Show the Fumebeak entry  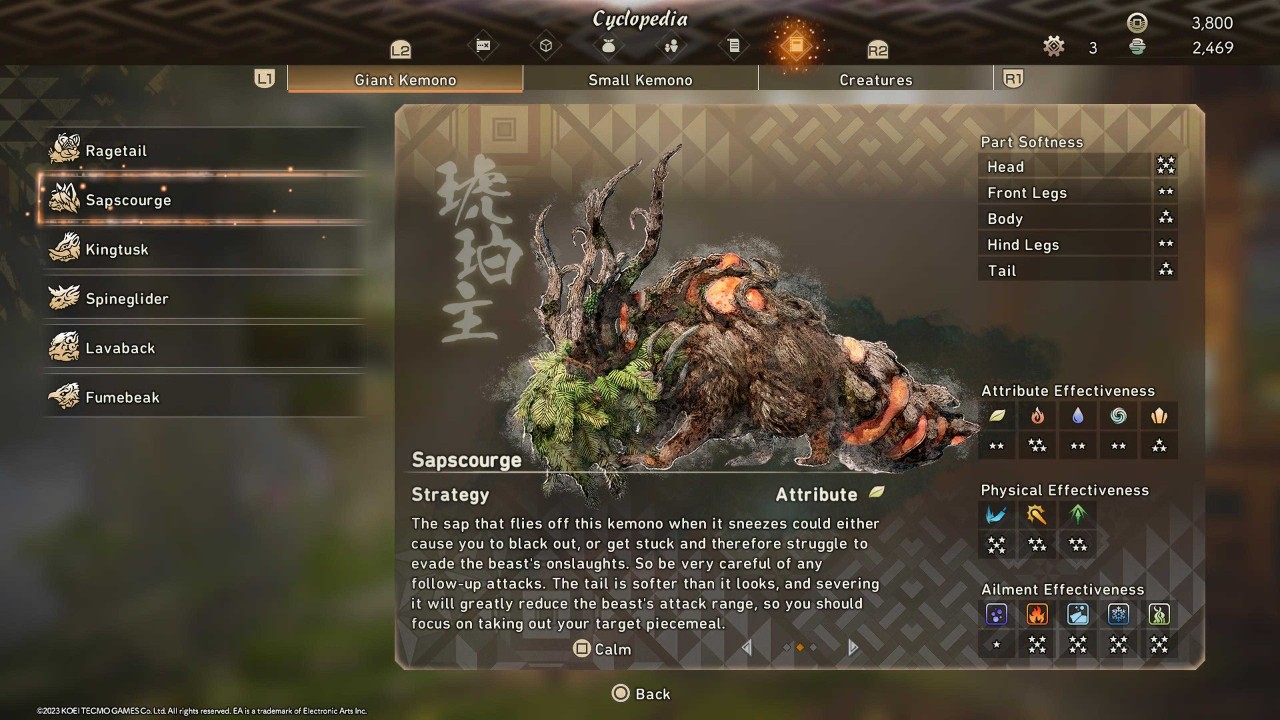coord(122,397)
